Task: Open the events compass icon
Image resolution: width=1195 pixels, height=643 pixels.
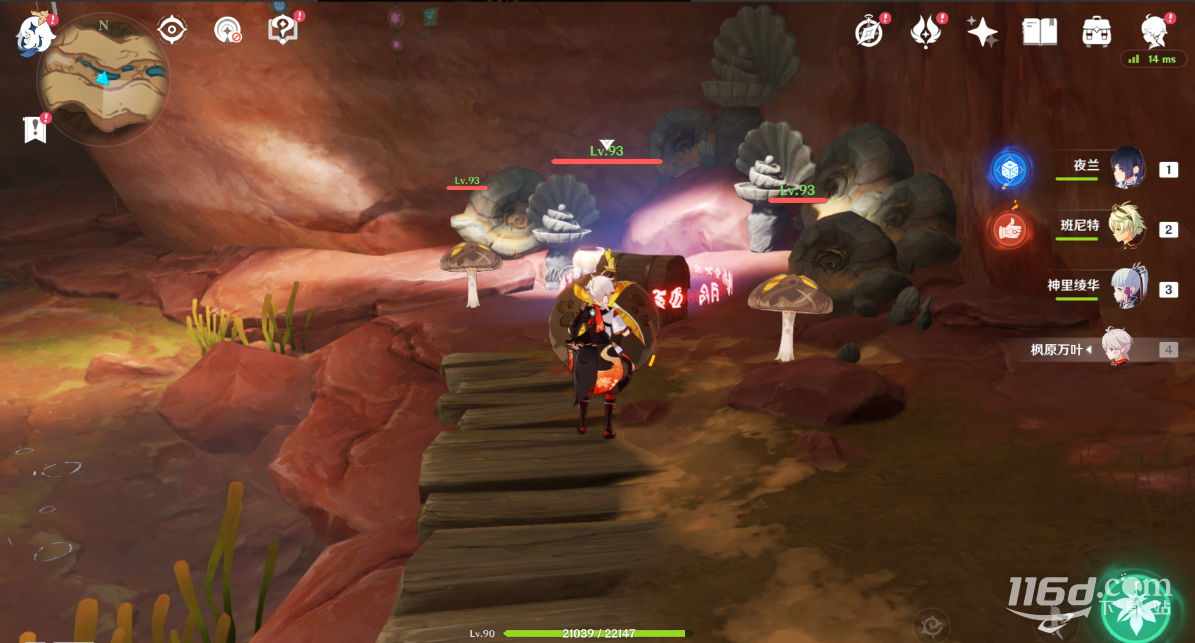Action: [x=870, y=32]
